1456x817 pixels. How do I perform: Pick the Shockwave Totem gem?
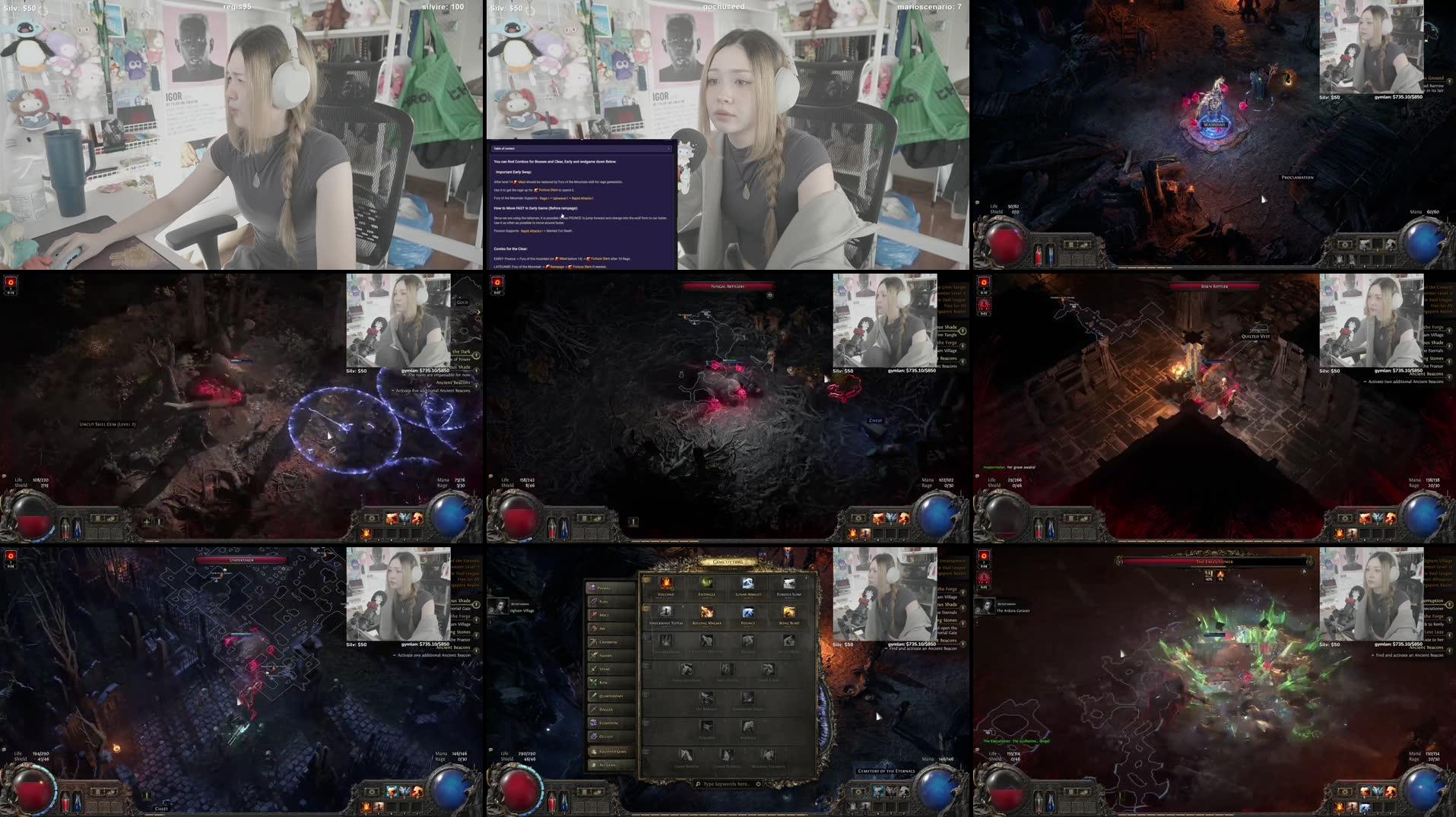667,613
